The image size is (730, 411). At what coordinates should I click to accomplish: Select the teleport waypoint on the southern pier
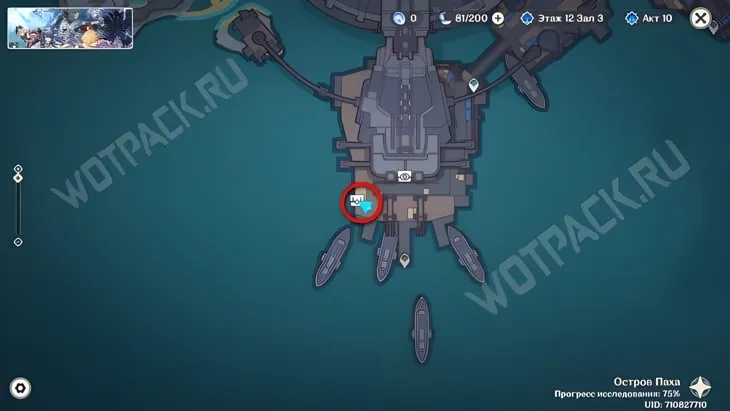tap(404, 260)
